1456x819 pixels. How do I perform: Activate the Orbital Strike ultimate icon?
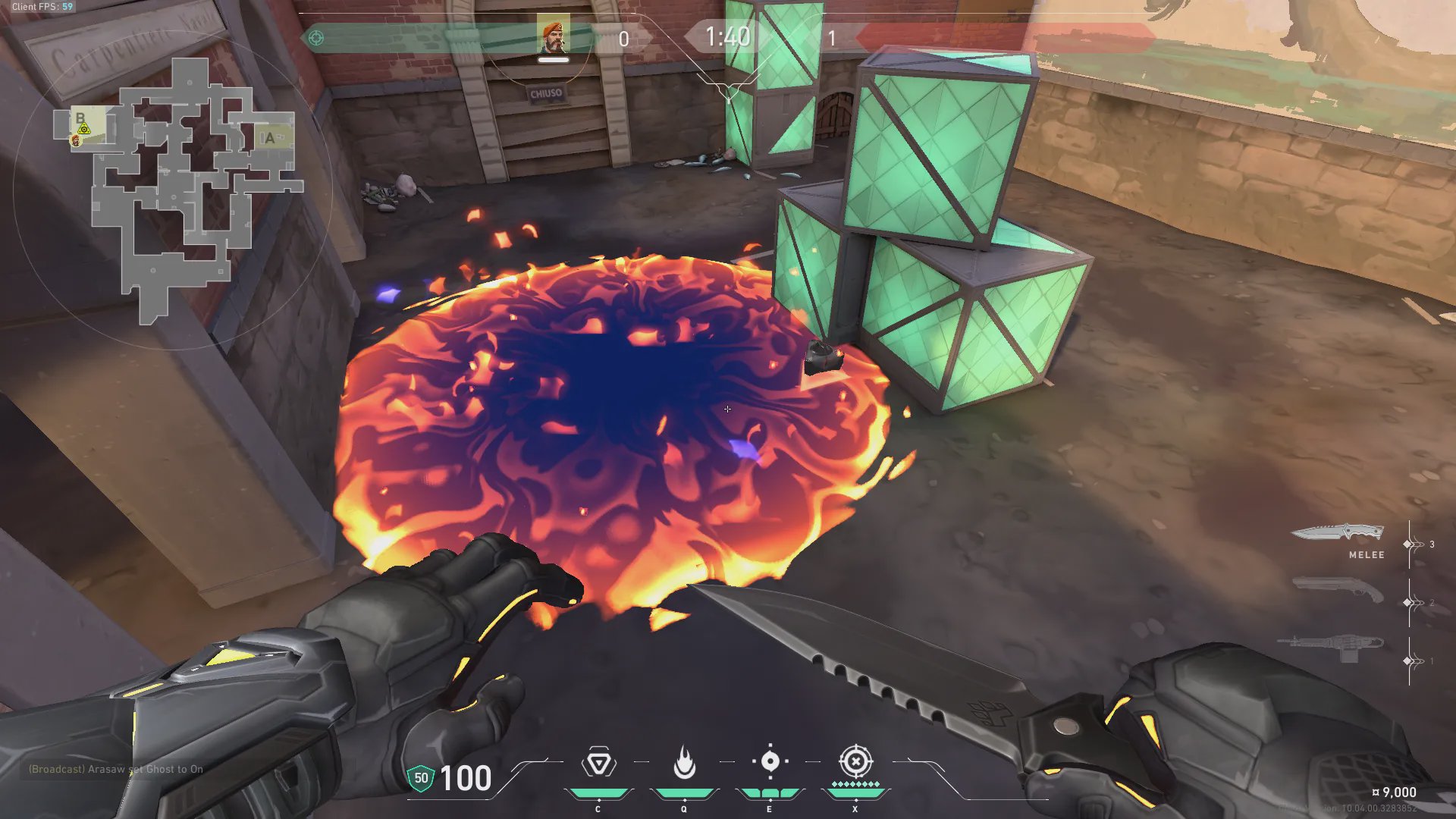coord(855,761)
